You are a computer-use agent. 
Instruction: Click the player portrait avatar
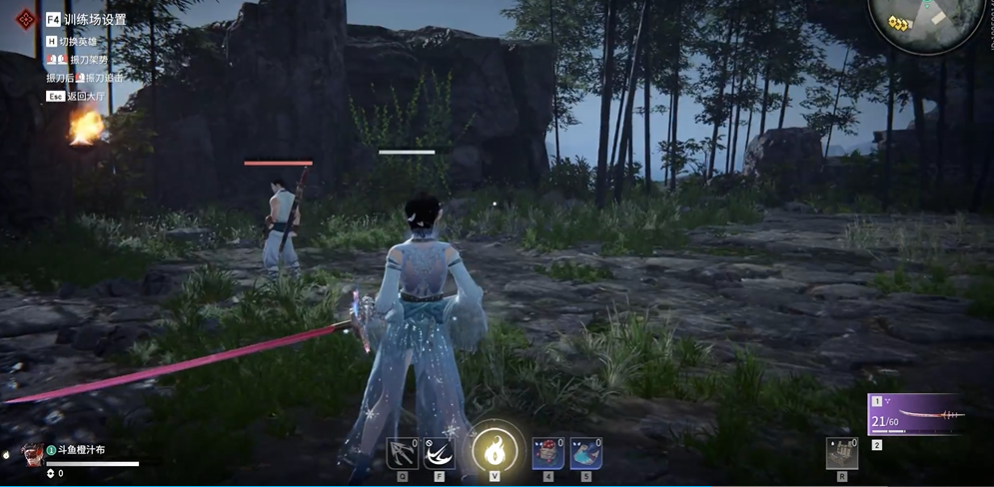click(x=33, y=453)
